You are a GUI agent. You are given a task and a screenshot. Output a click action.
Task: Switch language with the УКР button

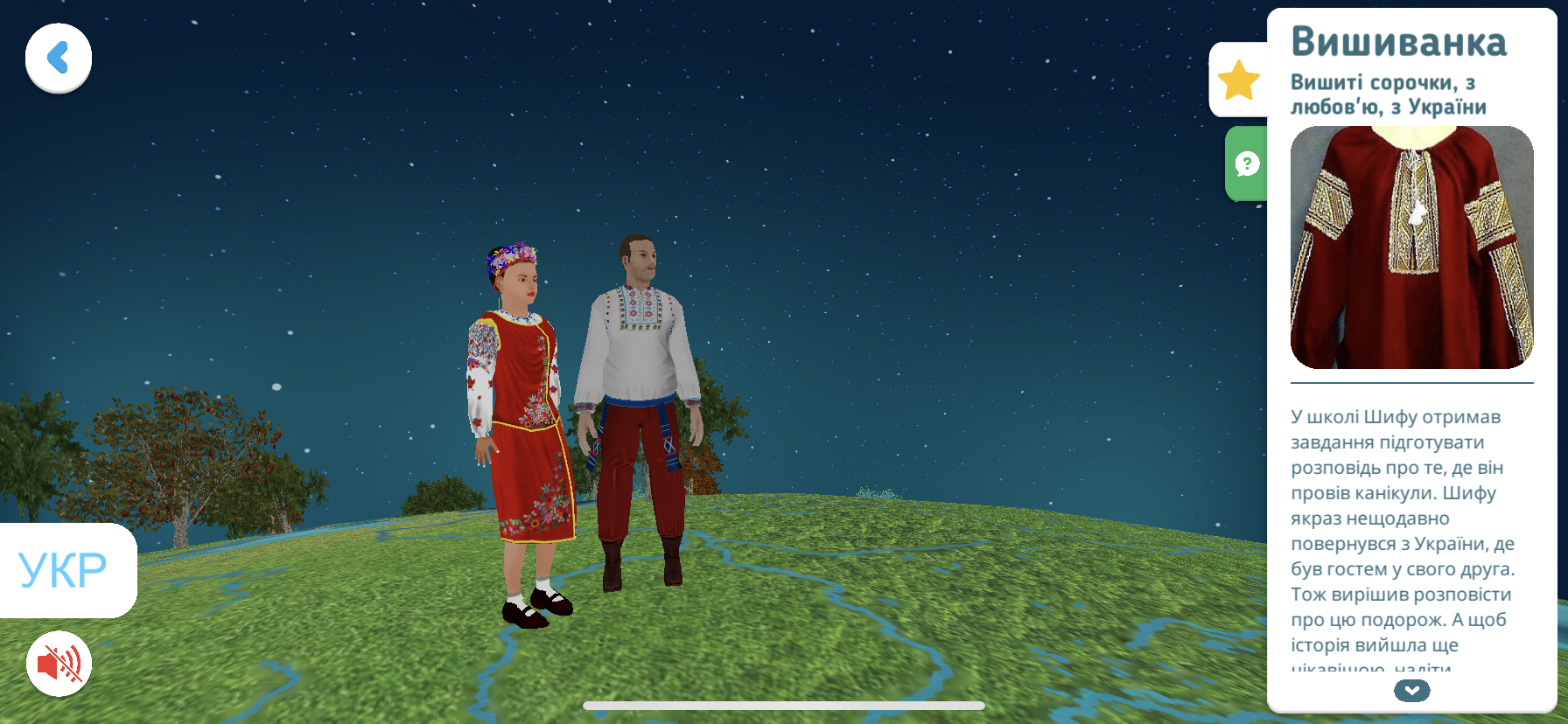pos(64,570)
